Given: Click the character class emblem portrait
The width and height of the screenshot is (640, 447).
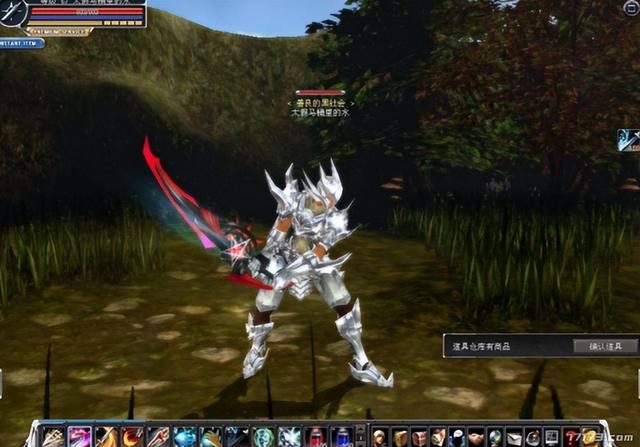Looking at the screenshot, I should click(15, 13).
